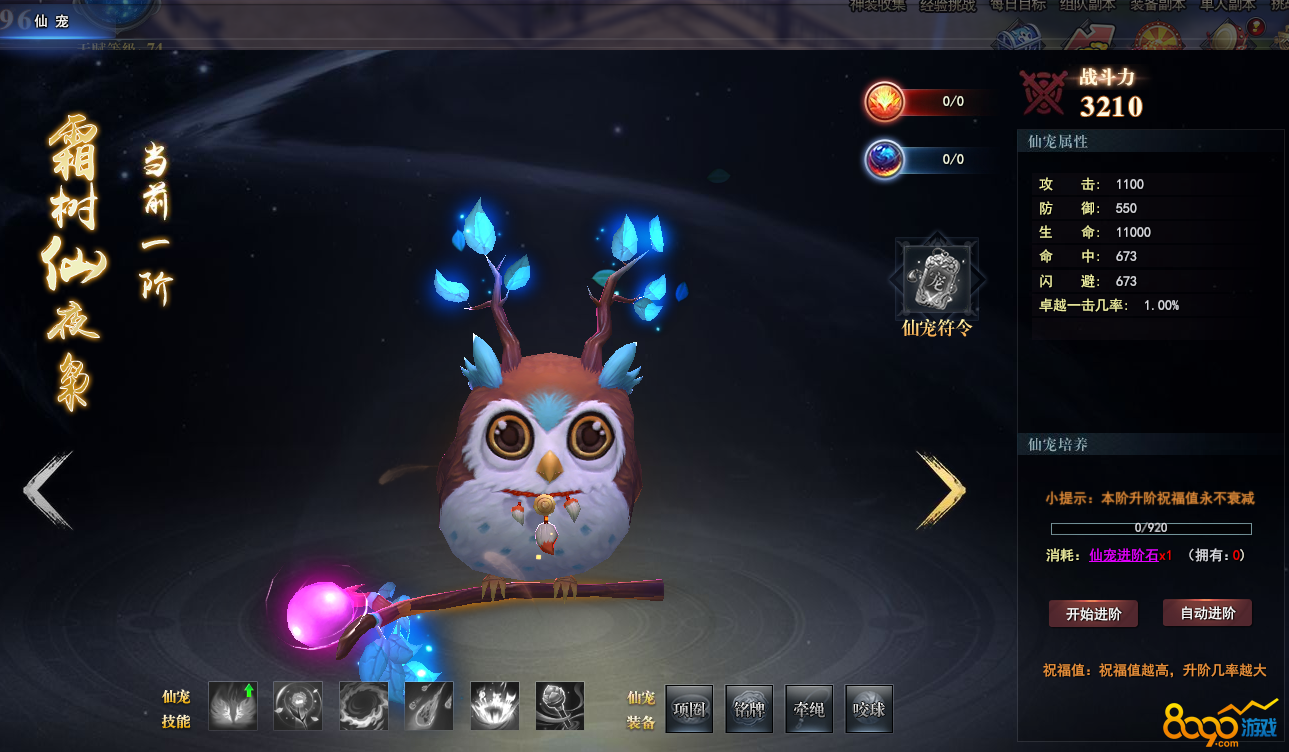Pick the falling meteor pet skill
This screenshot has width=1289, height=752.
[x=429, y=706]
